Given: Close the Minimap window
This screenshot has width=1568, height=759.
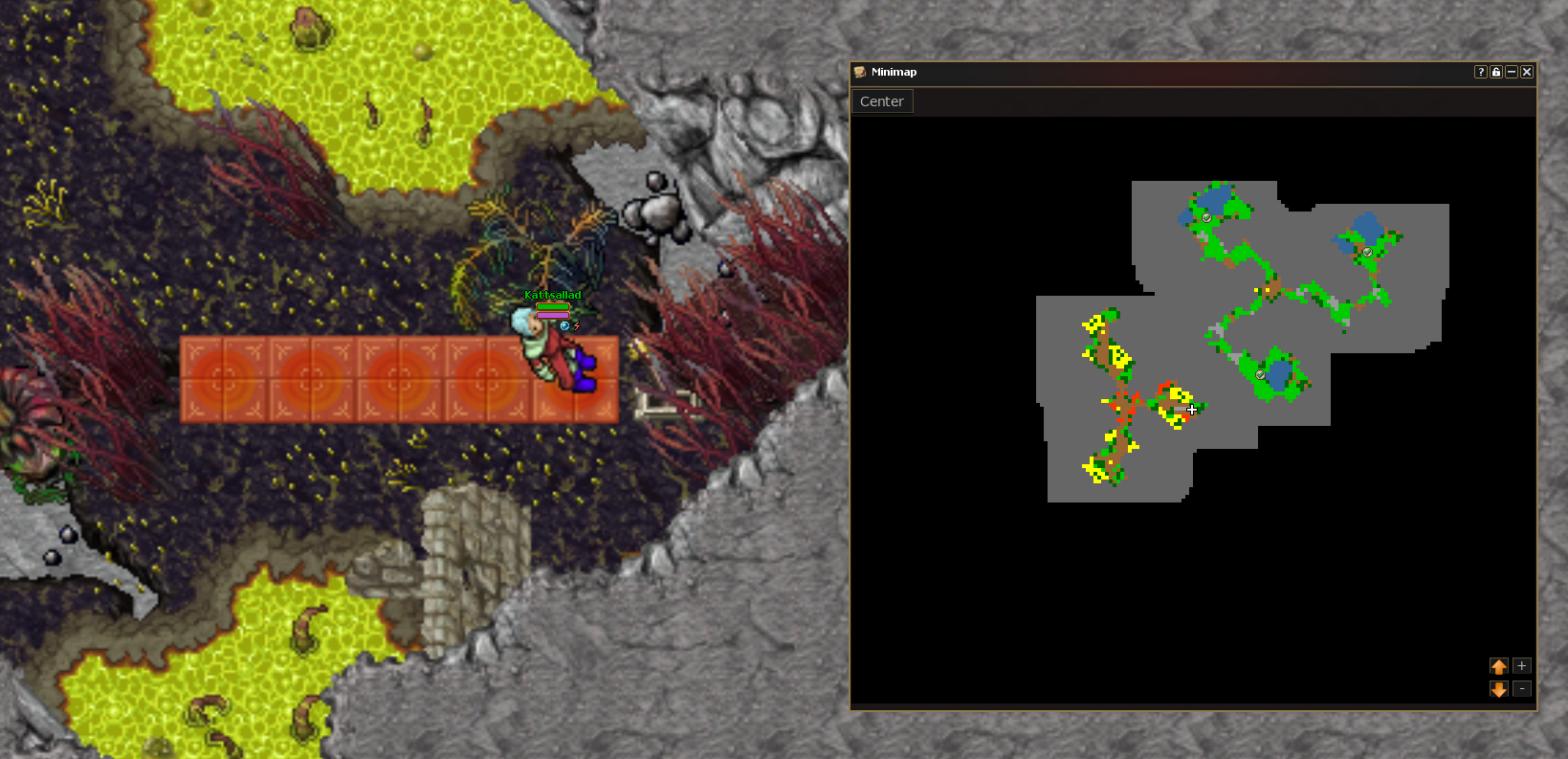Looking at the screenshot, I should coord(1527,72).
